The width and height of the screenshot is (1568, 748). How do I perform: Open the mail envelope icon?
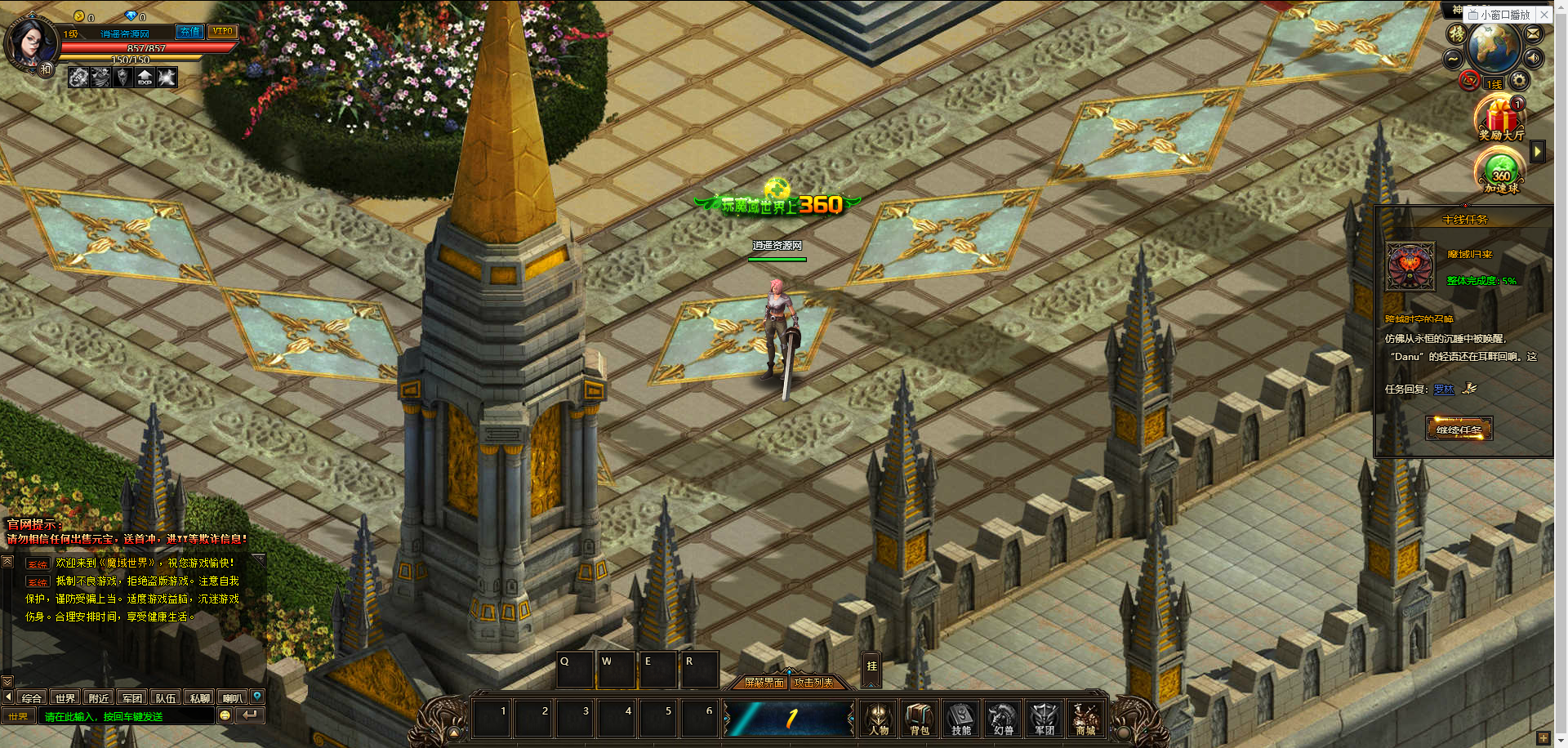(1533, 33)
